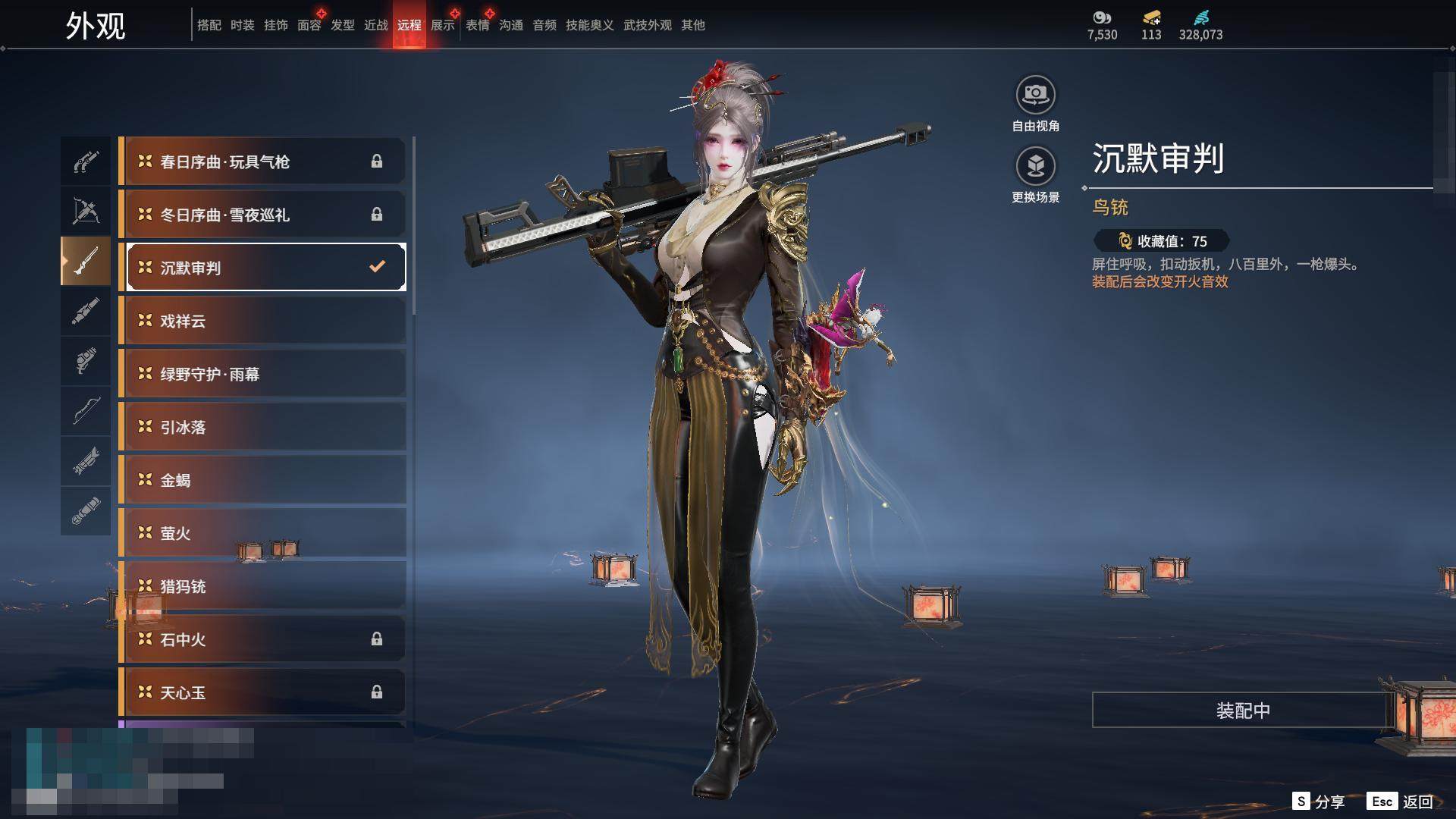Screen dimensions: 1456x819
Task: Pick the 金蝎 skin
Action: (x=262, y=480)
